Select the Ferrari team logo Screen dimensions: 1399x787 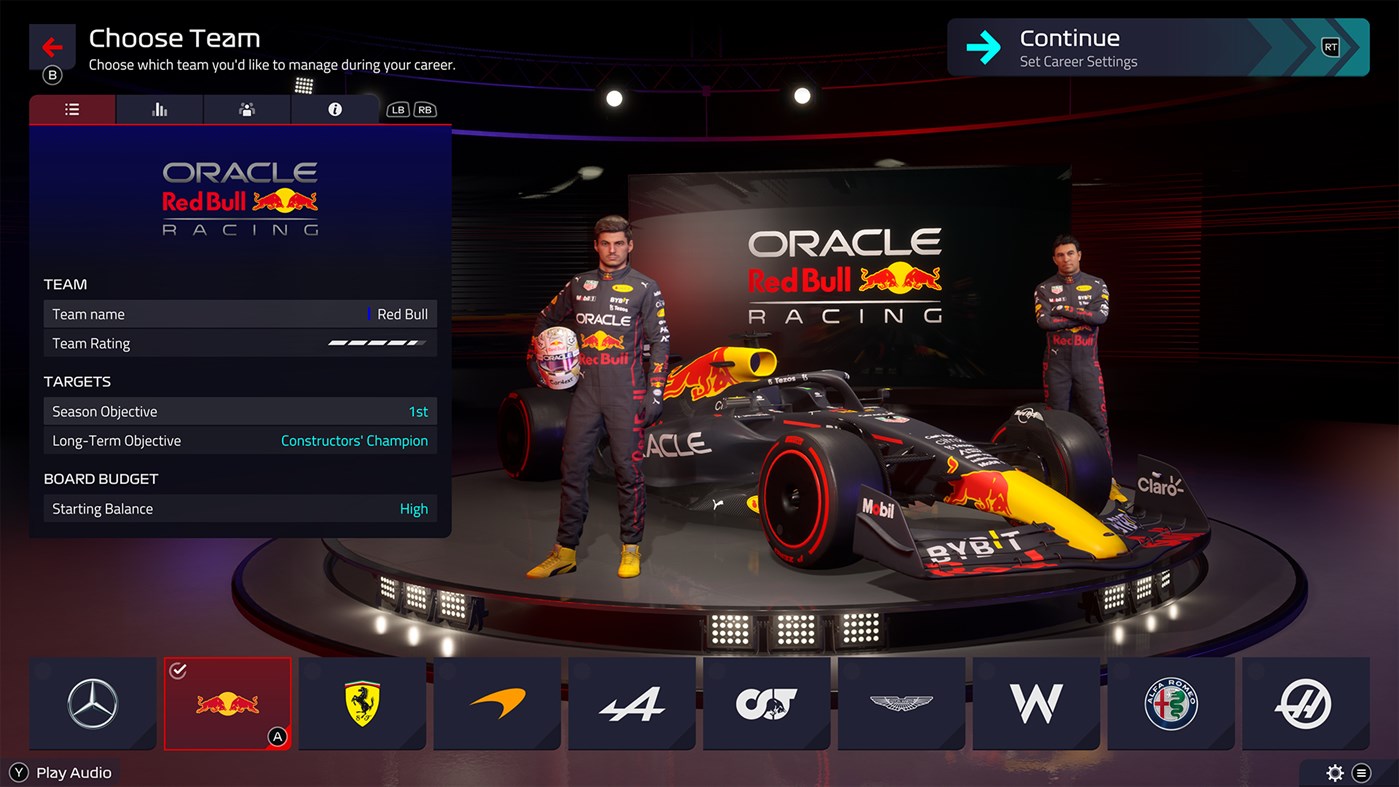tap(362, 703)
